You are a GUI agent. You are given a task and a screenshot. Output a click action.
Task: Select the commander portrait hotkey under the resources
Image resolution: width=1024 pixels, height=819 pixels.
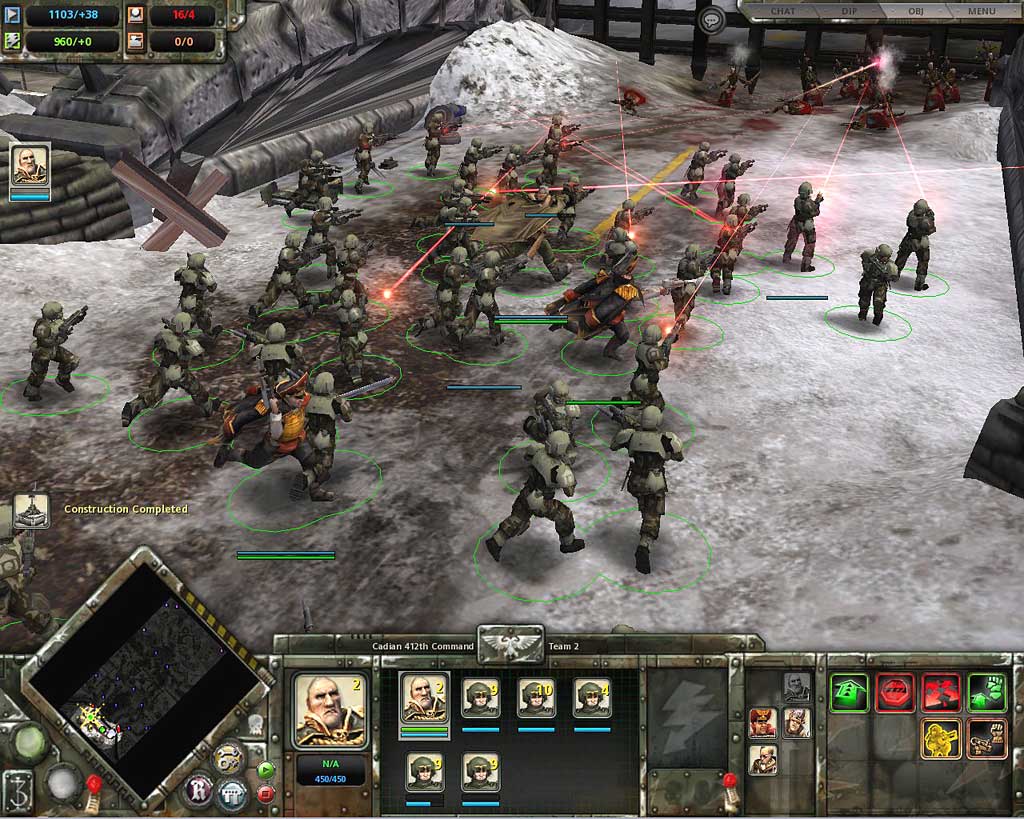(30, 165)
